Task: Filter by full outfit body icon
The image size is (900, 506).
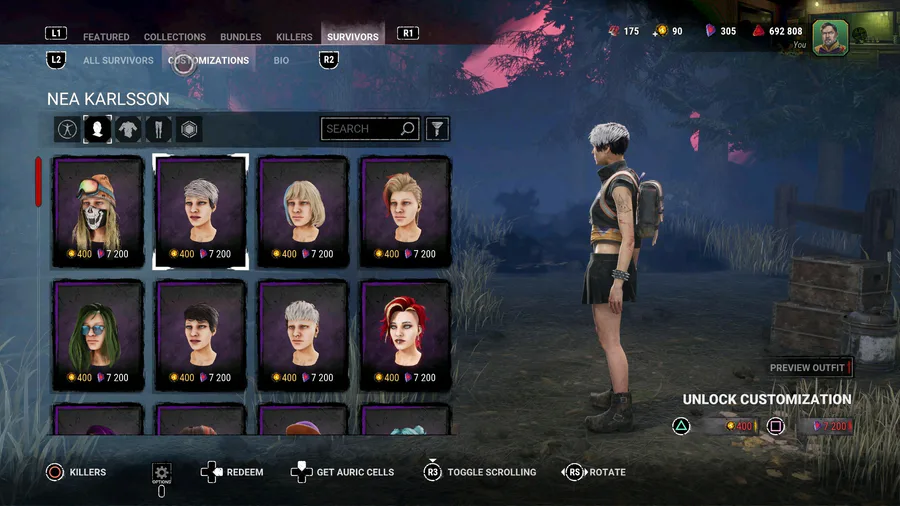Action: pos(67,129)
